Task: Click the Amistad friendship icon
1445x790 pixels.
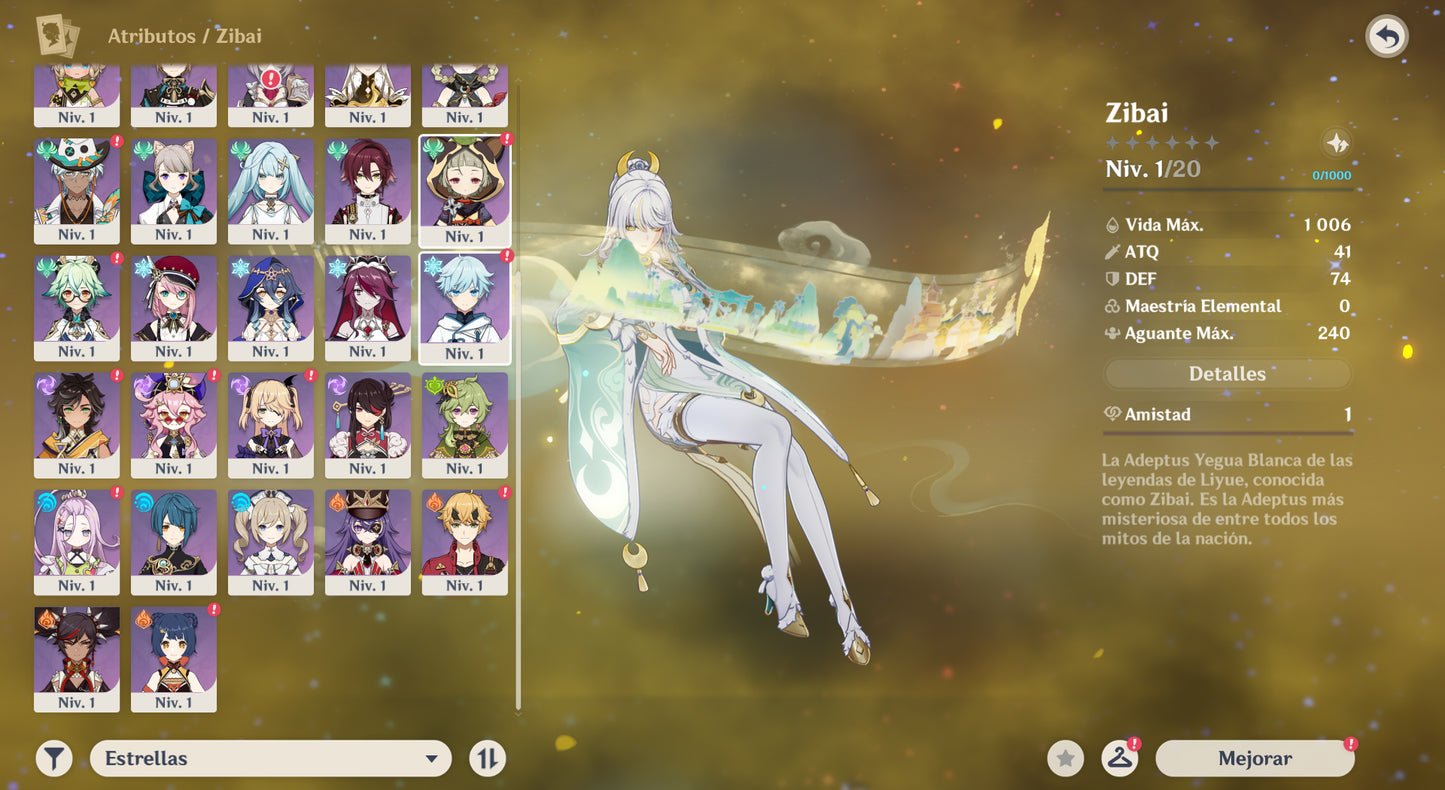Action: 1112,414
